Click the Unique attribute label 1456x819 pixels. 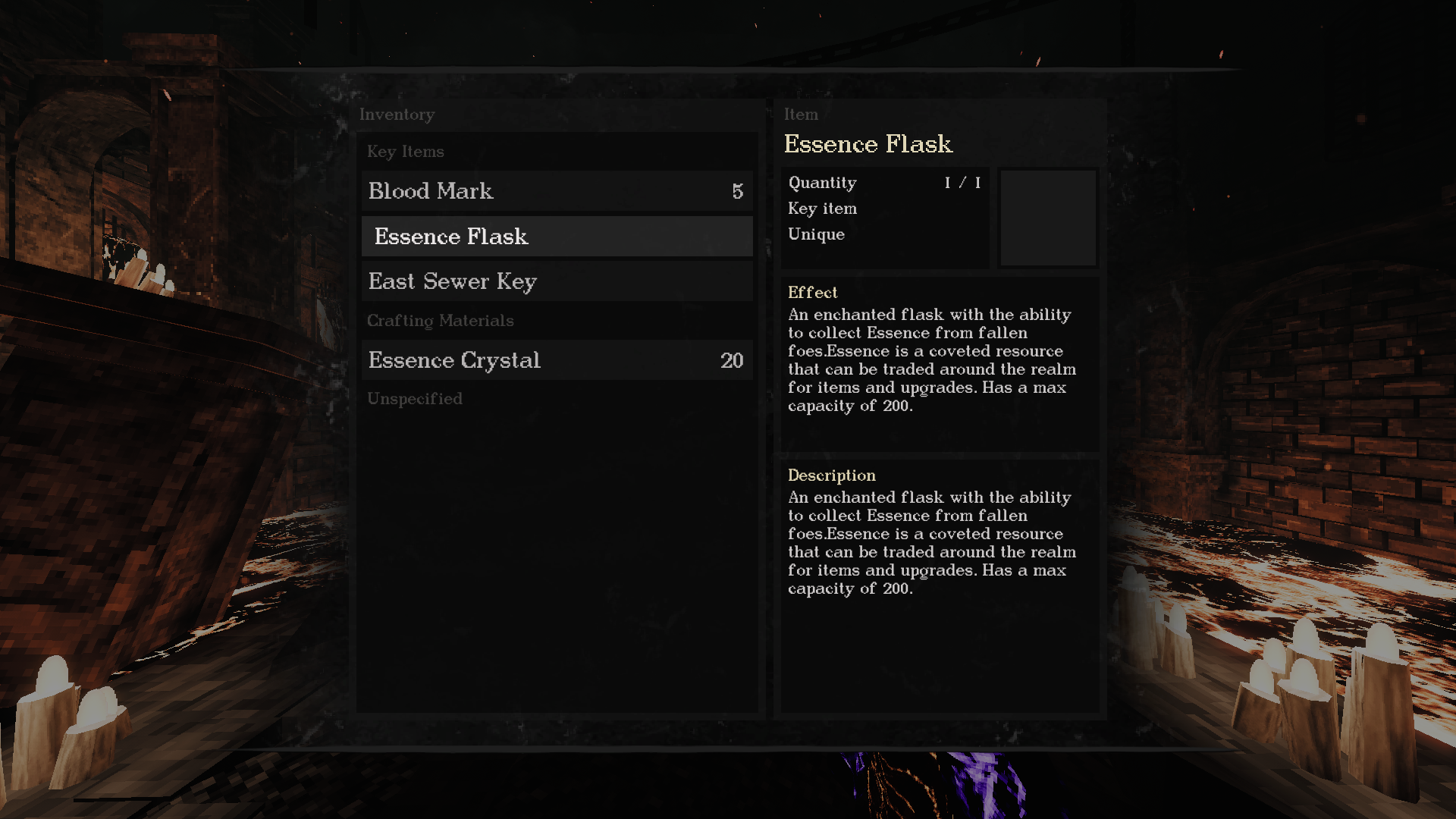click(816, 234)
